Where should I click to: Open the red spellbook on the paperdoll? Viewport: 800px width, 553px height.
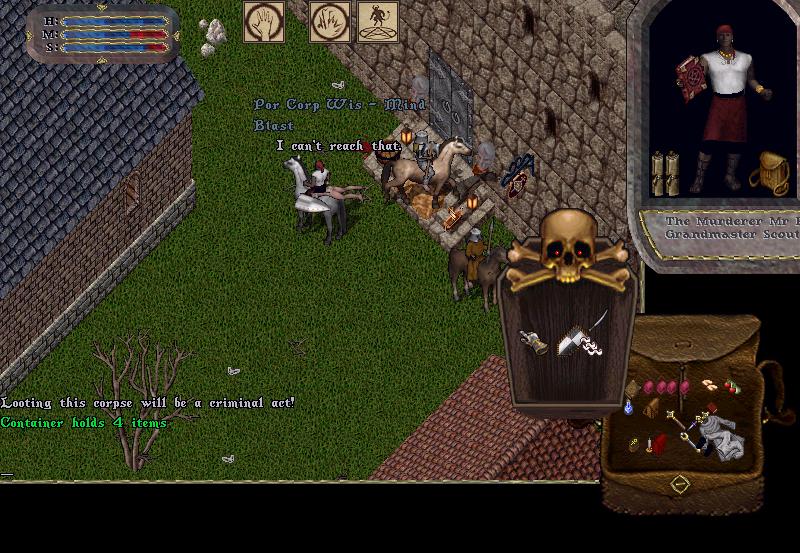[x=689, y=78]
